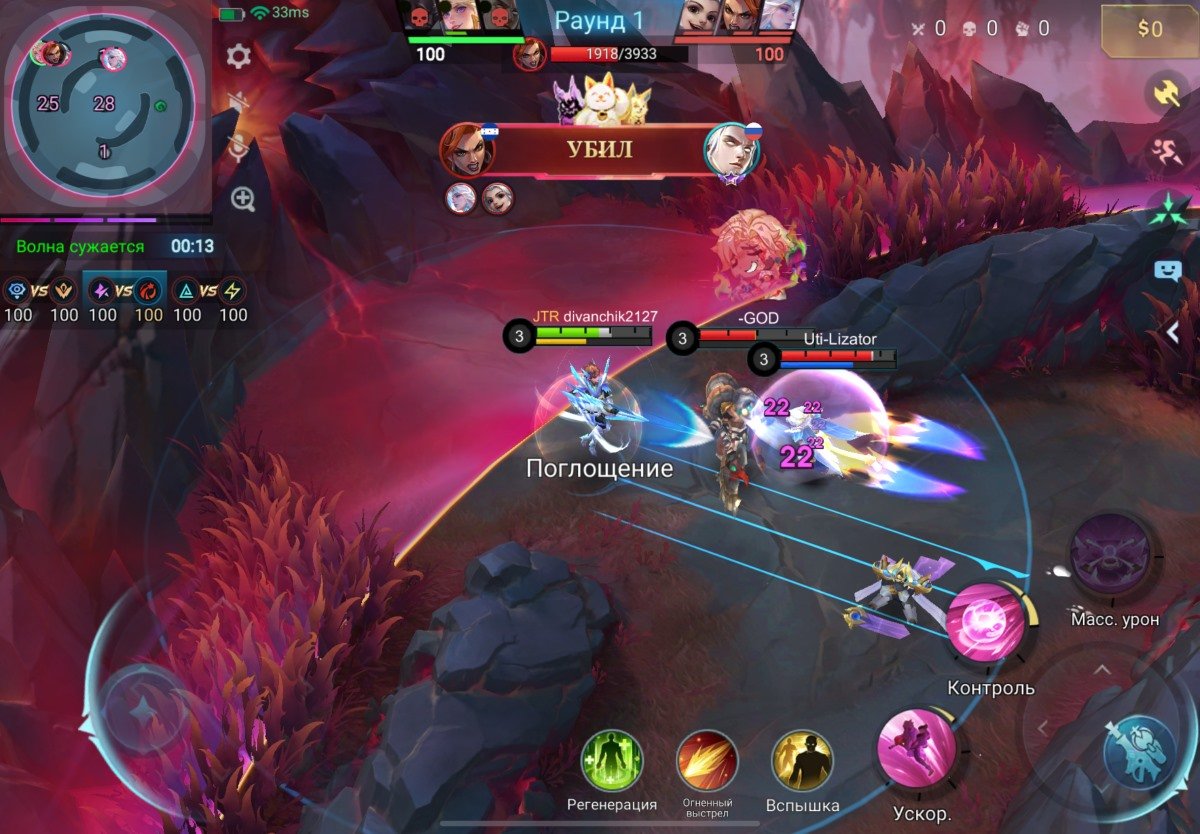Tap the yellow axe icon
1200x834 pixels.
(x=1168, y=93)
